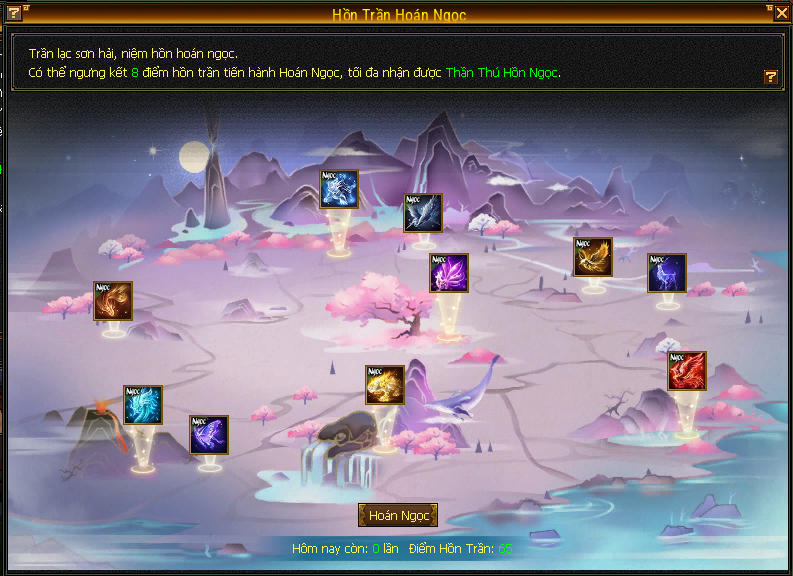Choose the red phoenix jade icon

687,370
